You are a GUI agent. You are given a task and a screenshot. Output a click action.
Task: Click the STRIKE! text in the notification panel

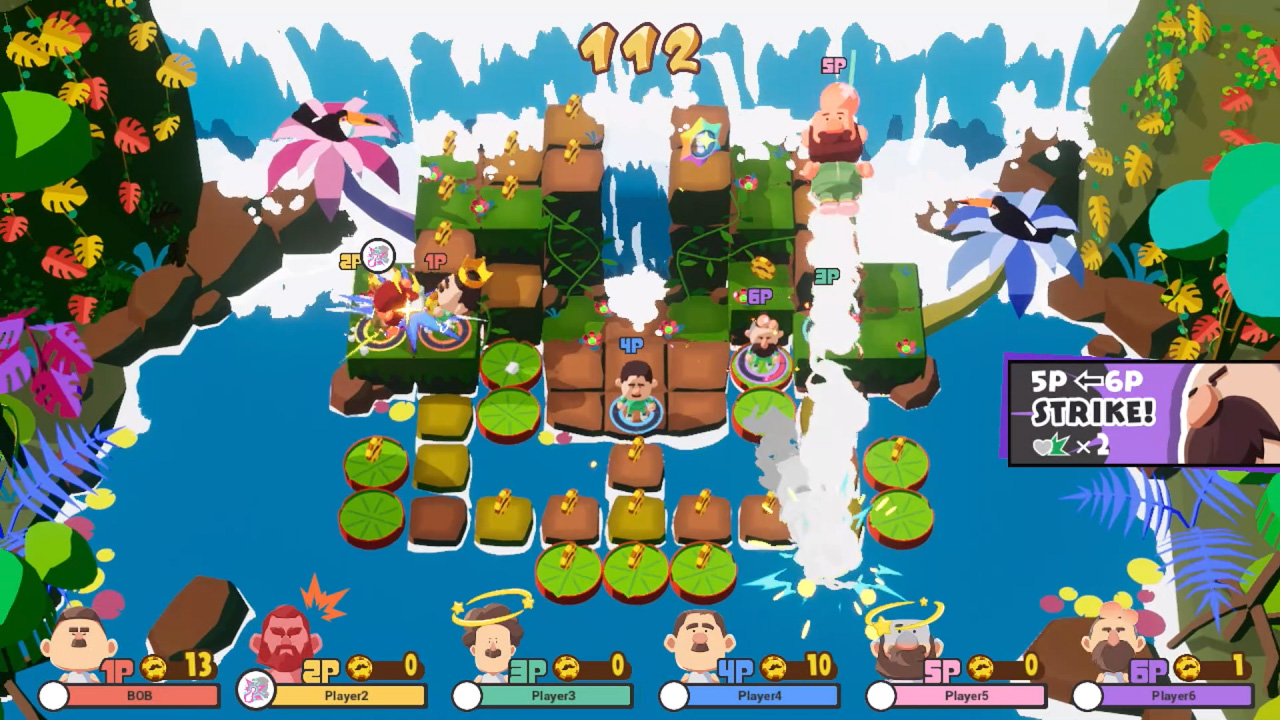1095,410
